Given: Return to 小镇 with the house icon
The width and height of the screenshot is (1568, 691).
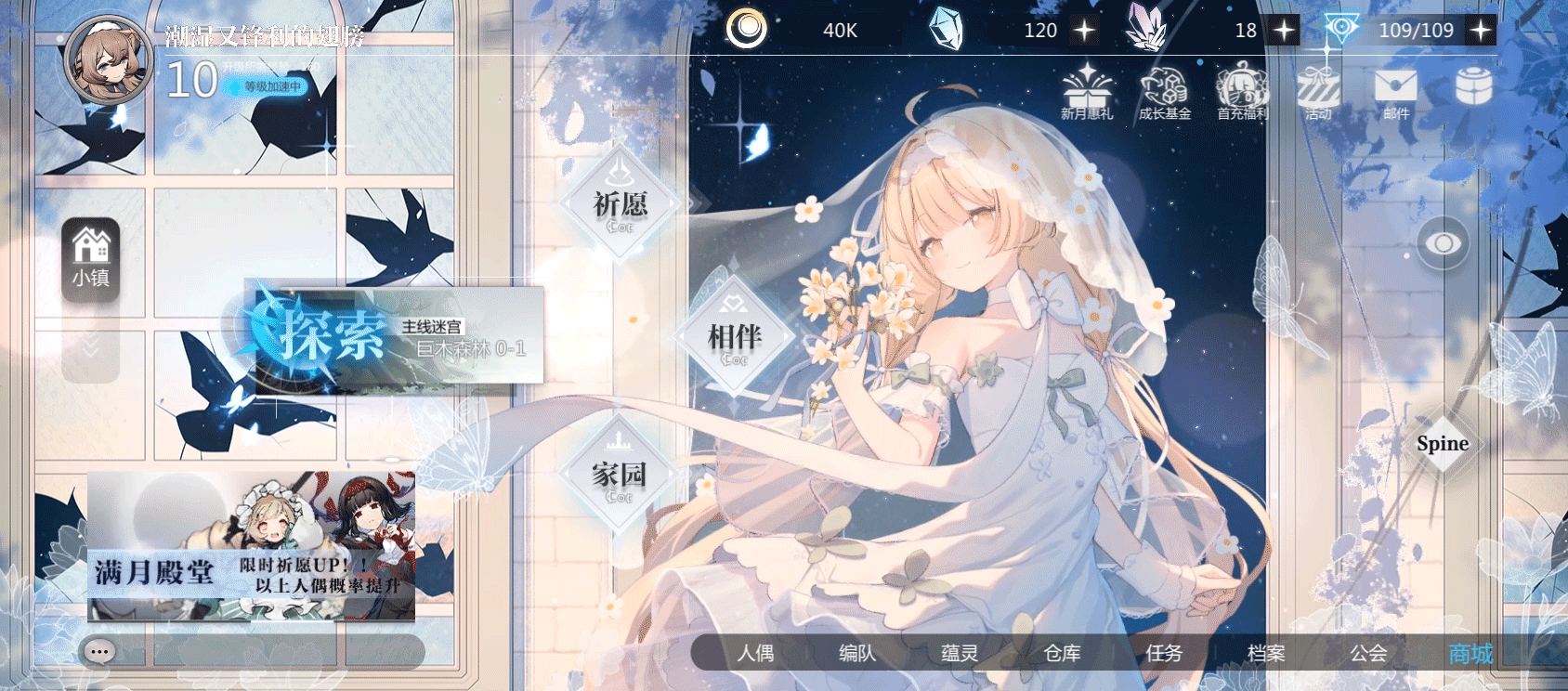Looking at the screenshot, I should (x=90, y=258).
